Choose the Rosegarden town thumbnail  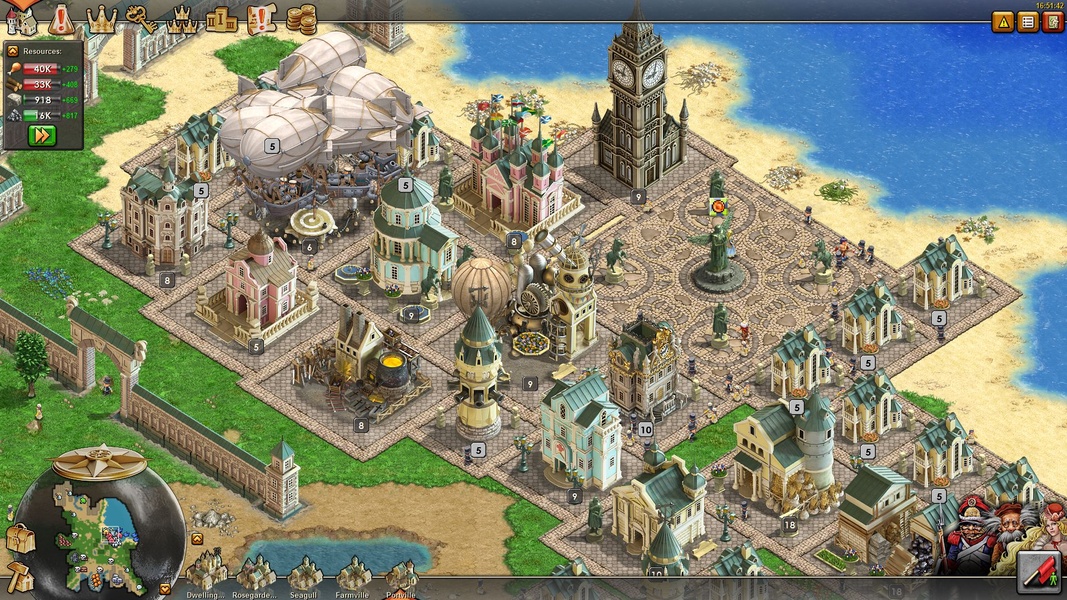pyautogui.click(x=255, y=576)
